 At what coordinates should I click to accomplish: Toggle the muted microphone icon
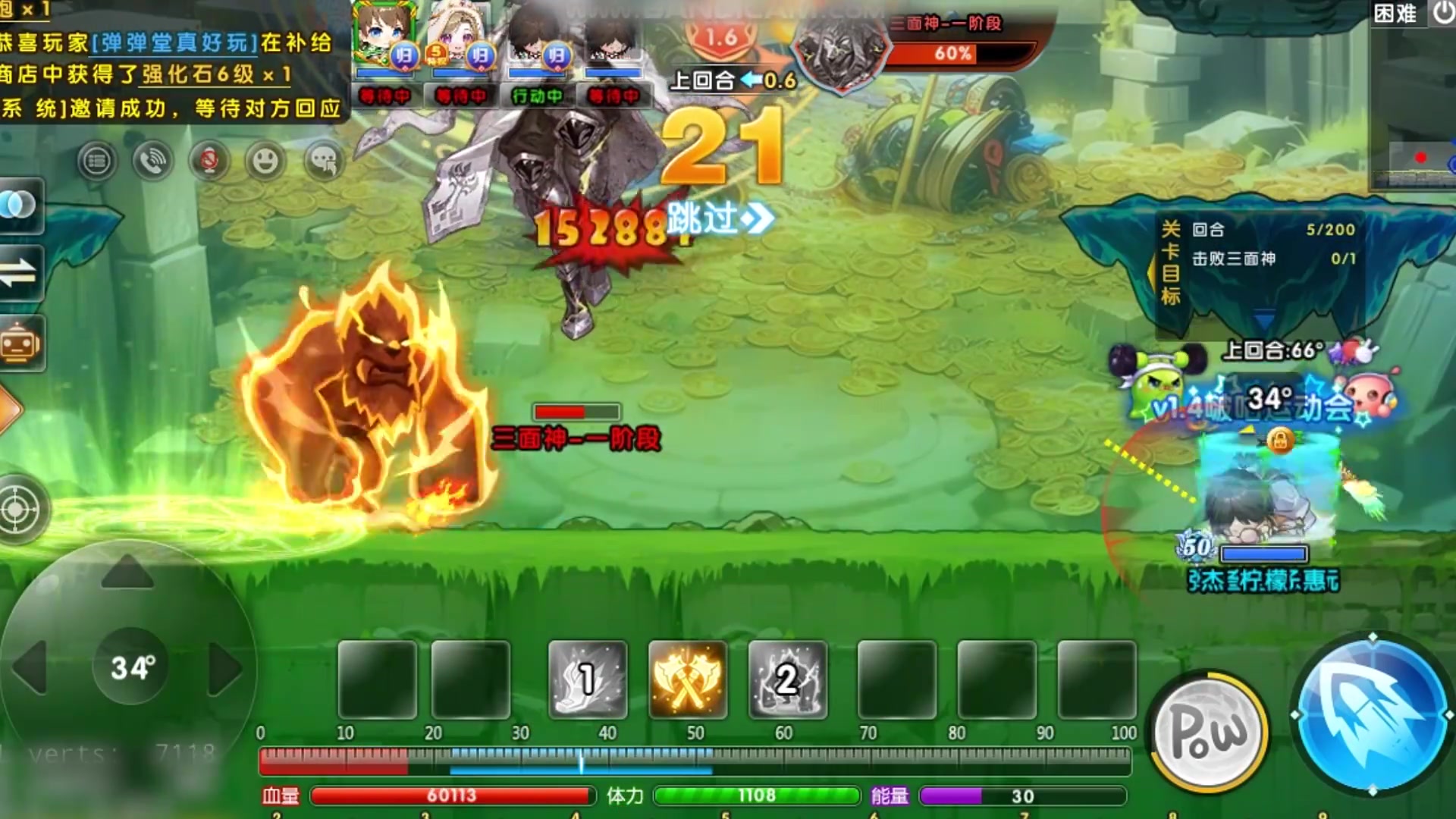(209, 161)
